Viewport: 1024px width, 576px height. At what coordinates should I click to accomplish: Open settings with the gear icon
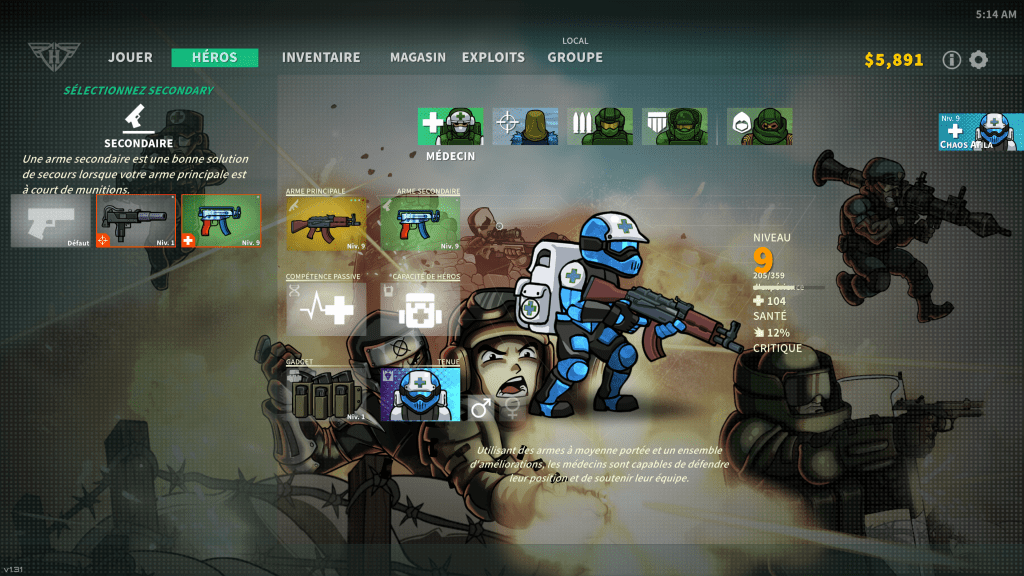pyautogui.click(x=979, y=60)
